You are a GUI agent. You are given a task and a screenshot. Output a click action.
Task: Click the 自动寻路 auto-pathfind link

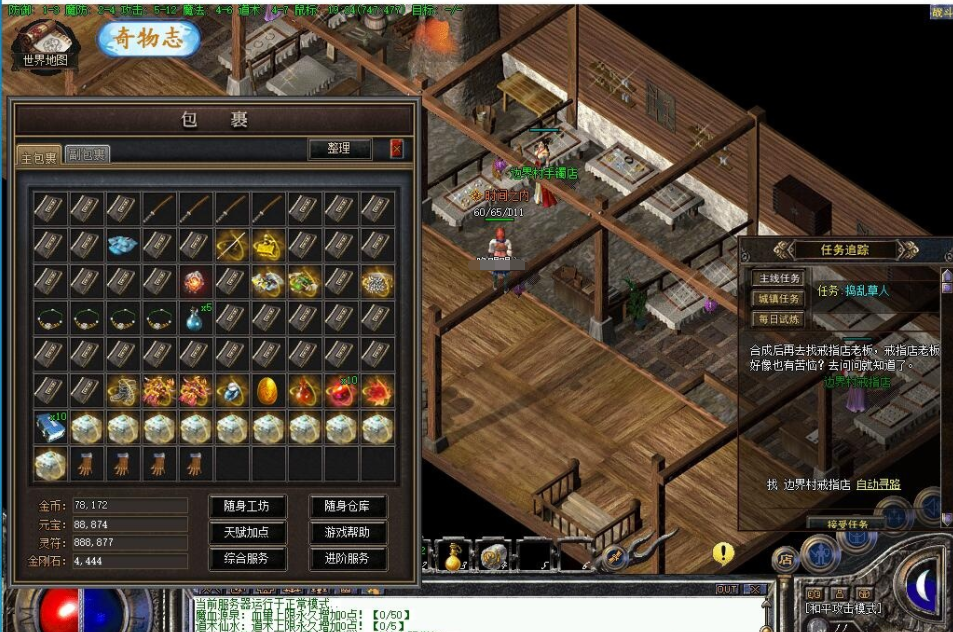coord(878,484)
